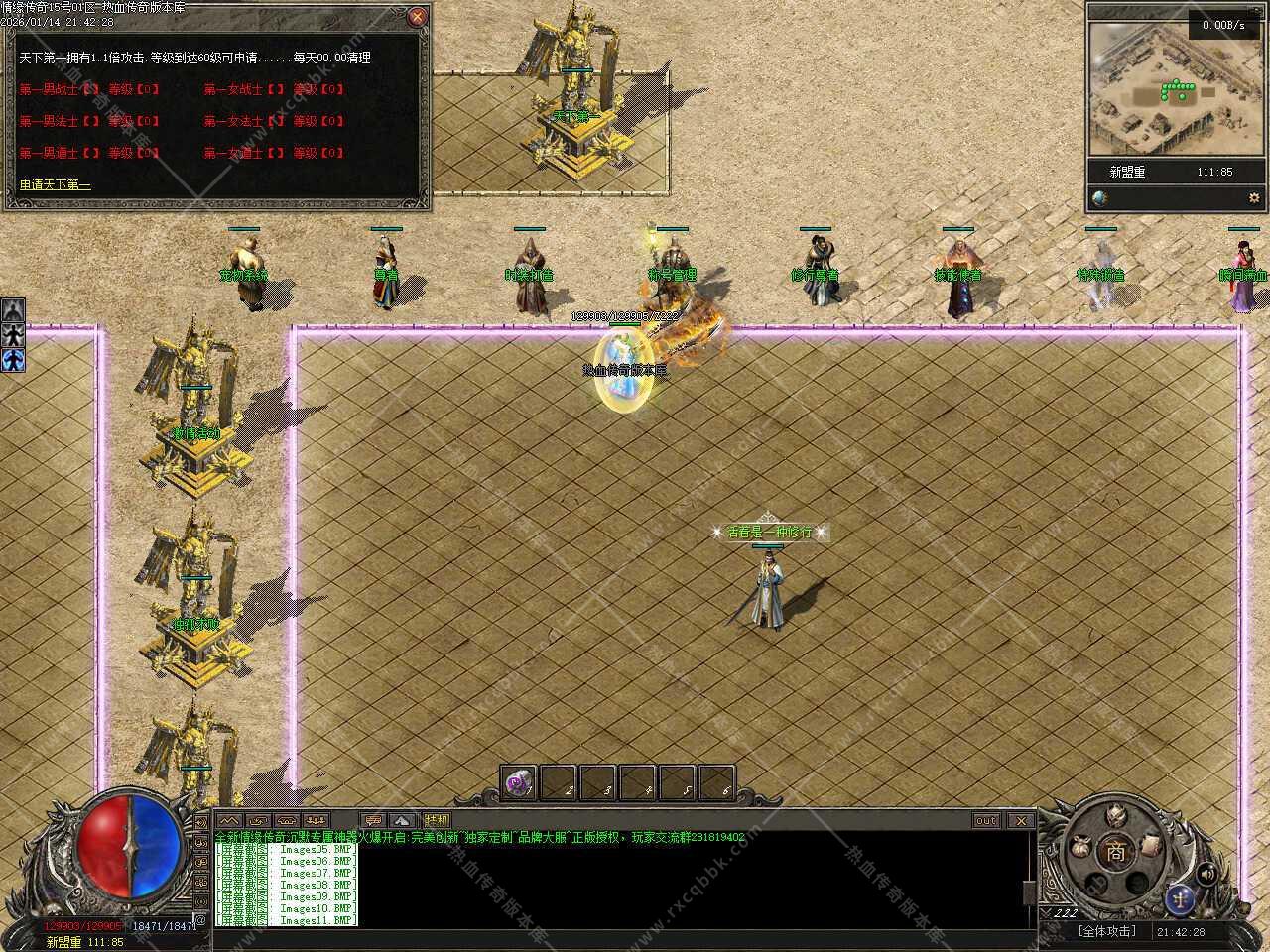This screenshot has width=1270, height=952.
Task: Activate the glowing blue figure icon on left edge
Action: click(13, 359)
